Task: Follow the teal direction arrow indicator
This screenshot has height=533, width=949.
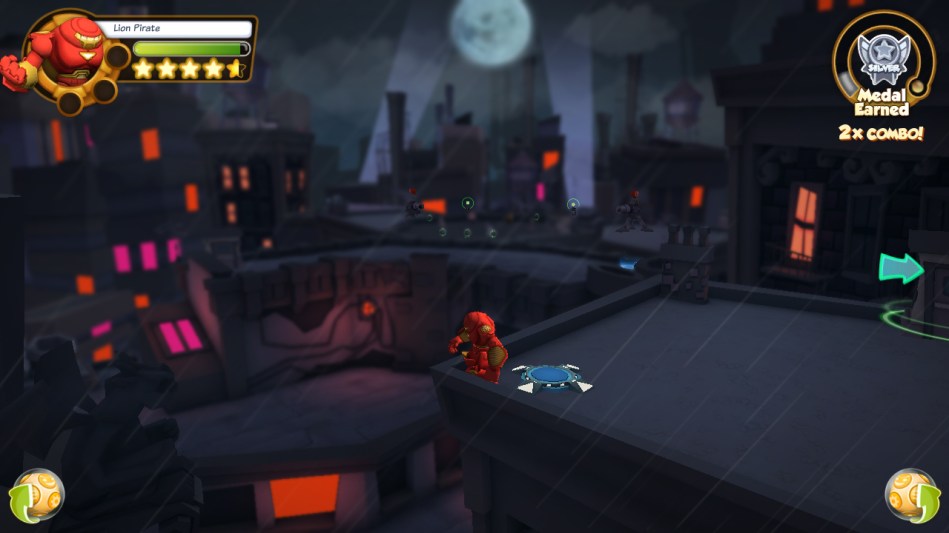Action: (x=900, y=267)
